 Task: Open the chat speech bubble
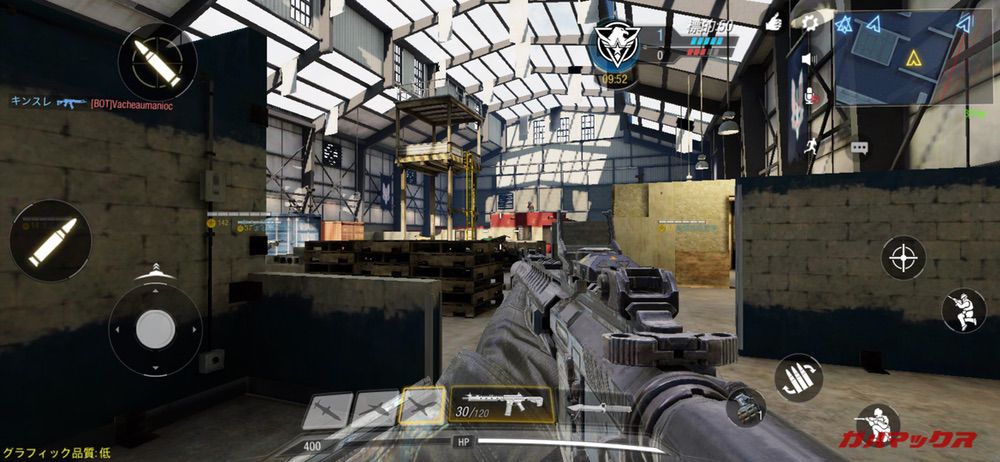859,147
